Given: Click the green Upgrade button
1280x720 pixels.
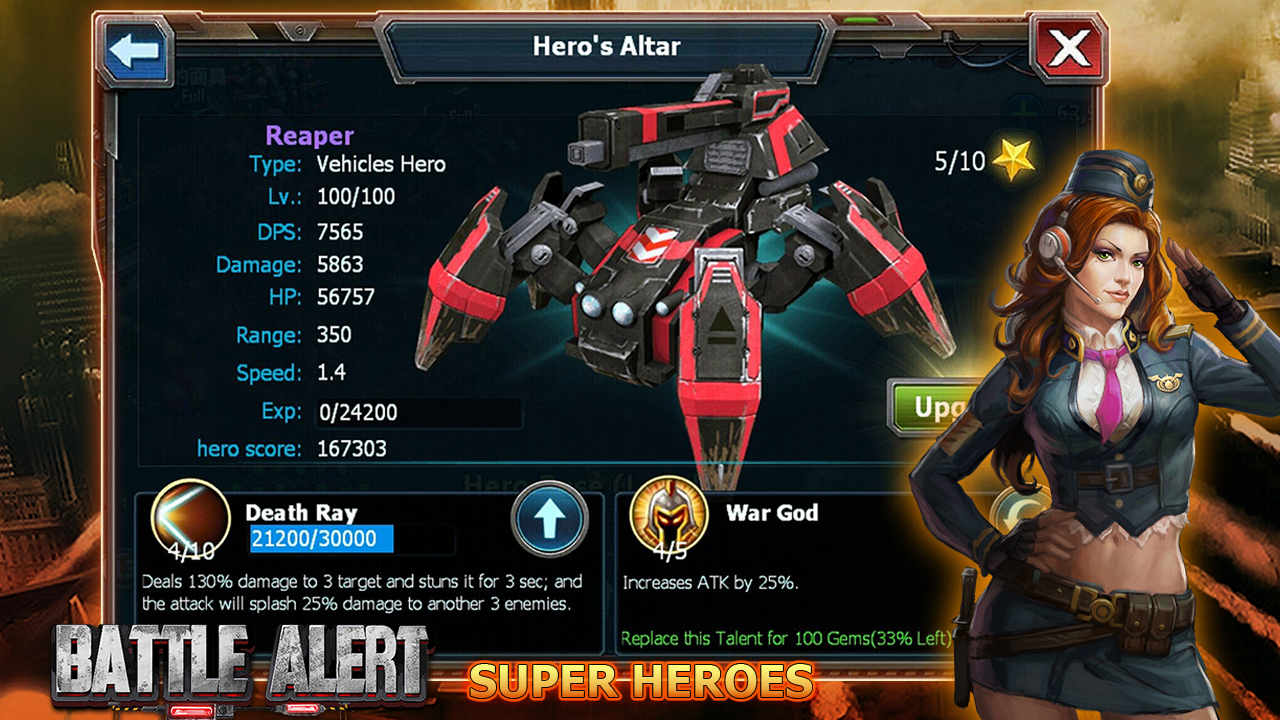Looking at the screenshot, I should (x=925, y=408).
